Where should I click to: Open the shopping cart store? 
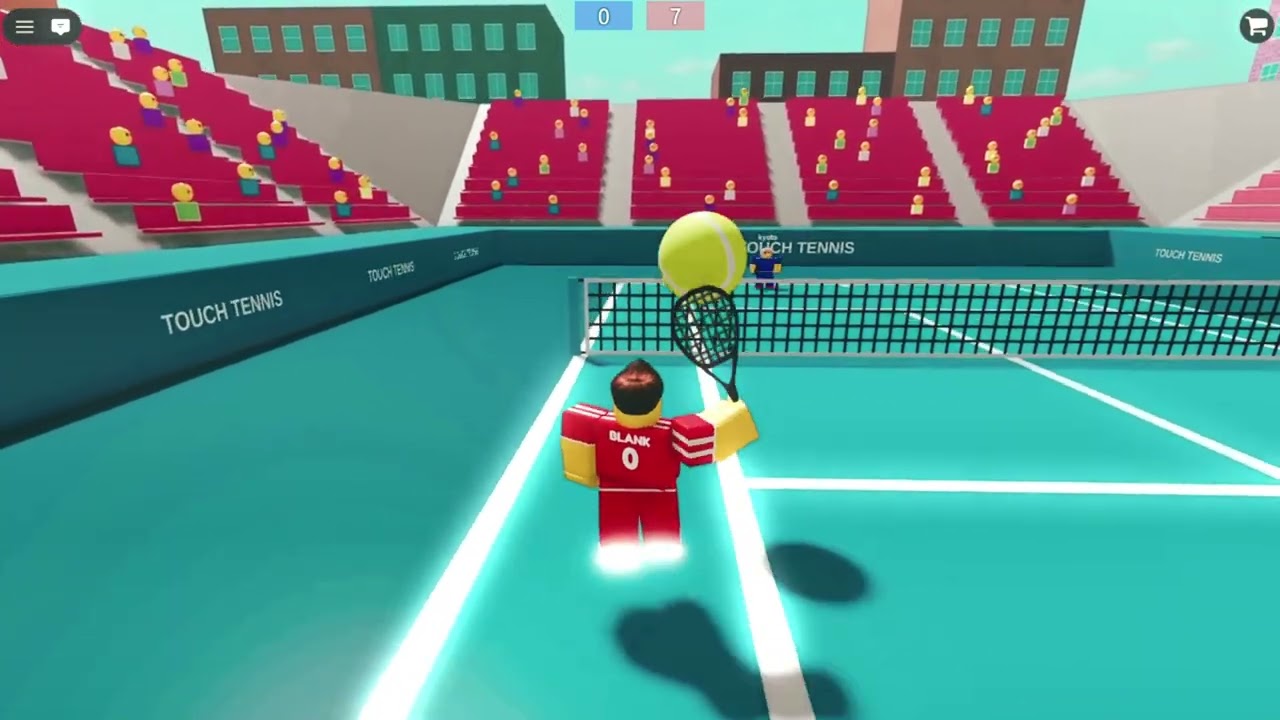pyautogui.click(x=1256, y=26)
